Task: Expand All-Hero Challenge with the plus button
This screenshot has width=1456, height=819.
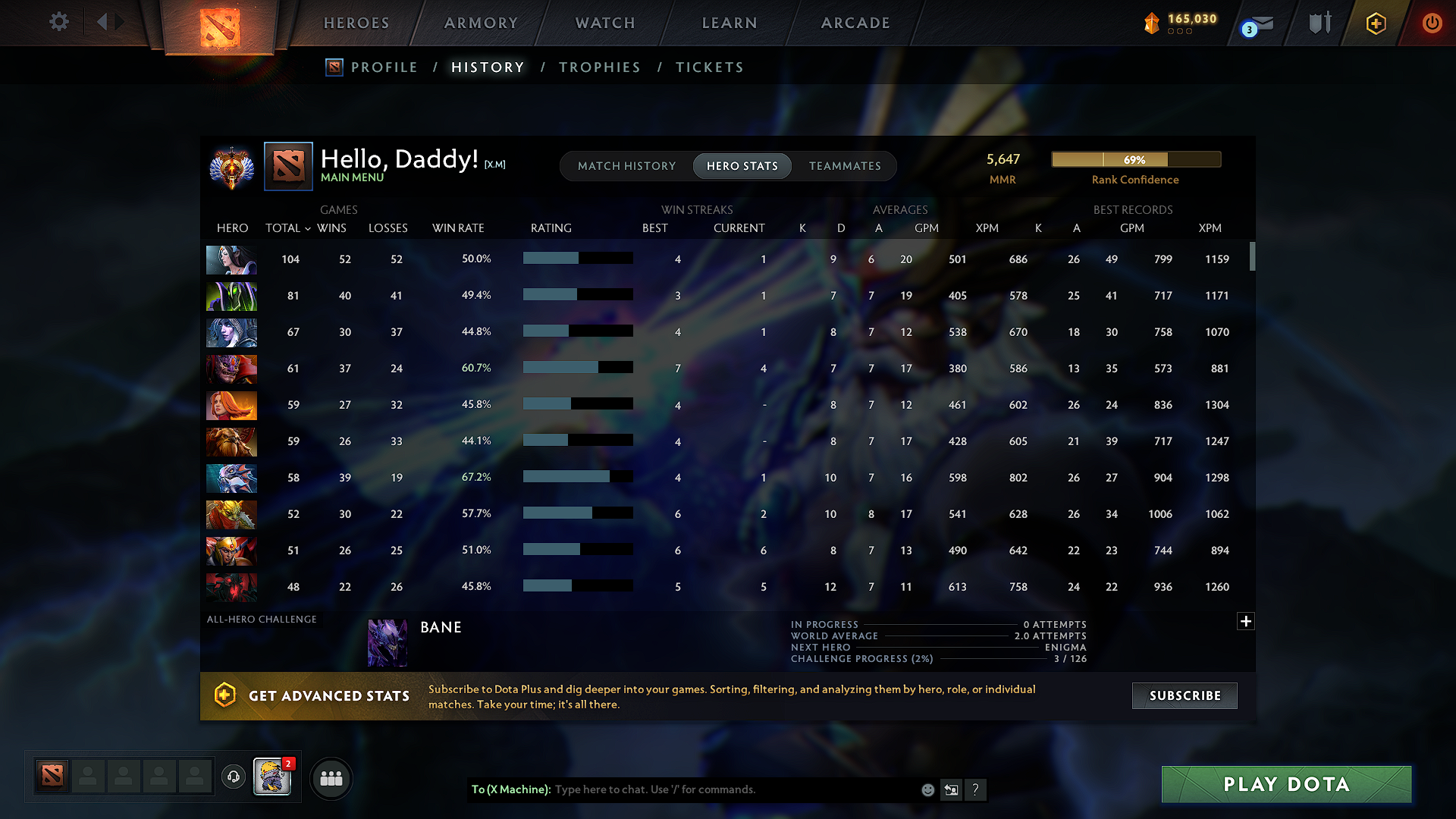Action: 1245,621
